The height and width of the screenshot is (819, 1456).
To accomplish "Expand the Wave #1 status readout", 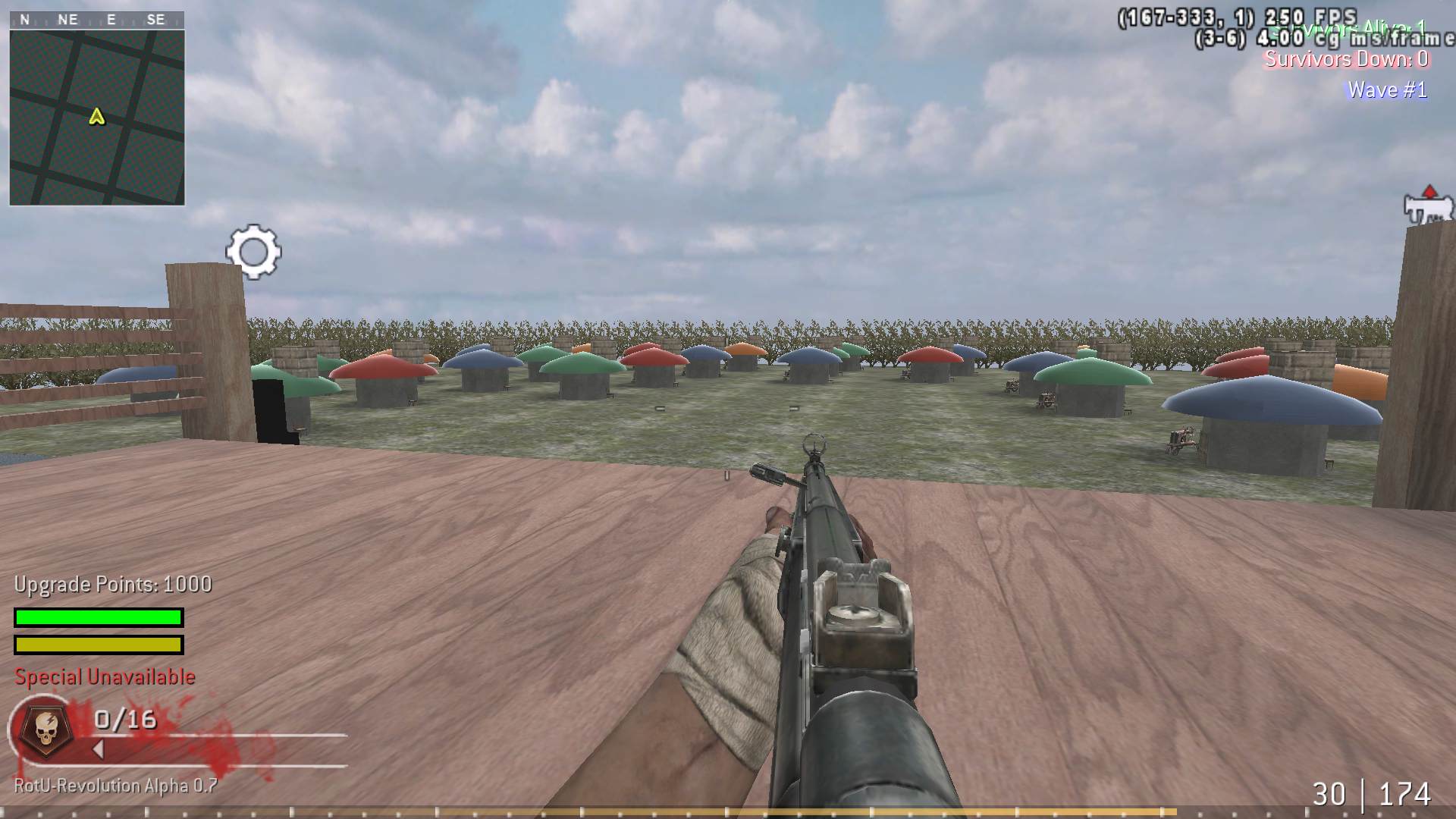I will pos(1386,89).
